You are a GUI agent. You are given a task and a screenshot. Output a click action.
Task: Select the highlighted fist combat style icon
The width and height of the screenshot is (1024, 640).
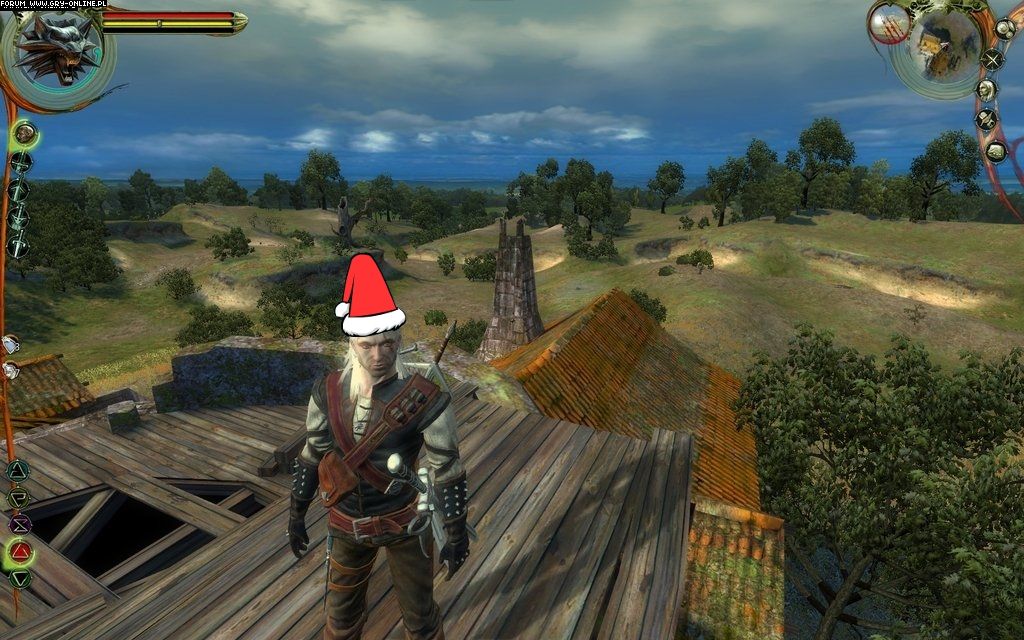pos(24,132)
